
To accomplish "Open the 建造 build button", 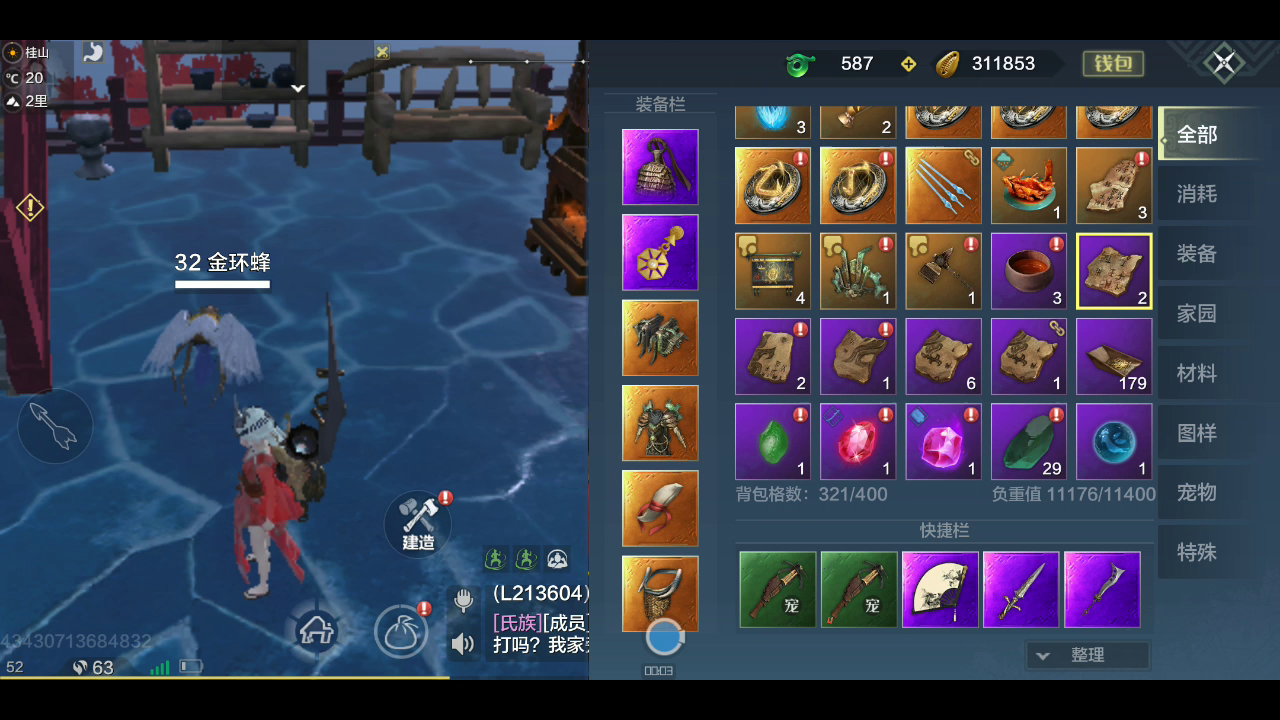I will [418, 522].
